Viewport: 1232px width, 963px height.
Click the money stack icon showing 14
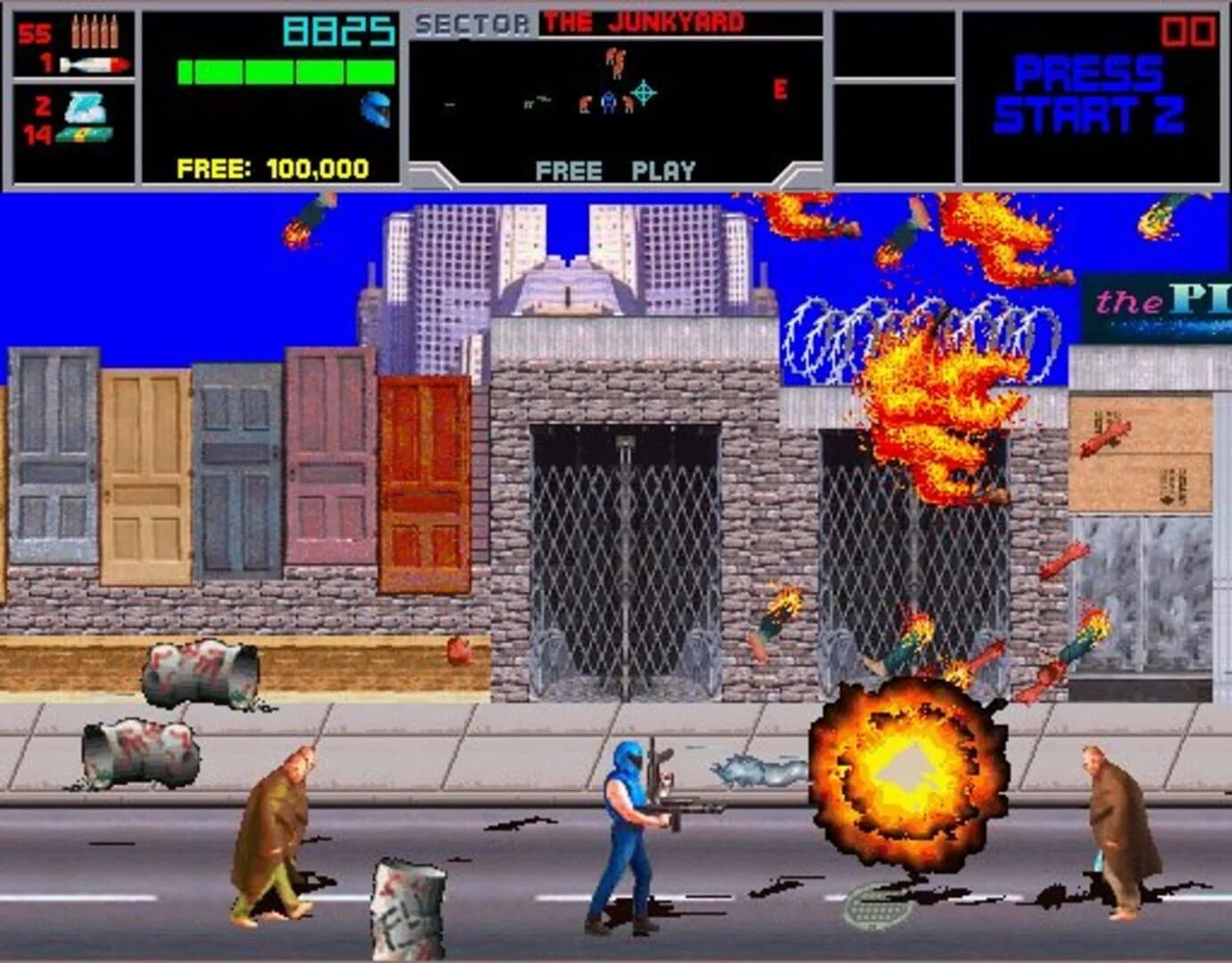coord(85,134)
